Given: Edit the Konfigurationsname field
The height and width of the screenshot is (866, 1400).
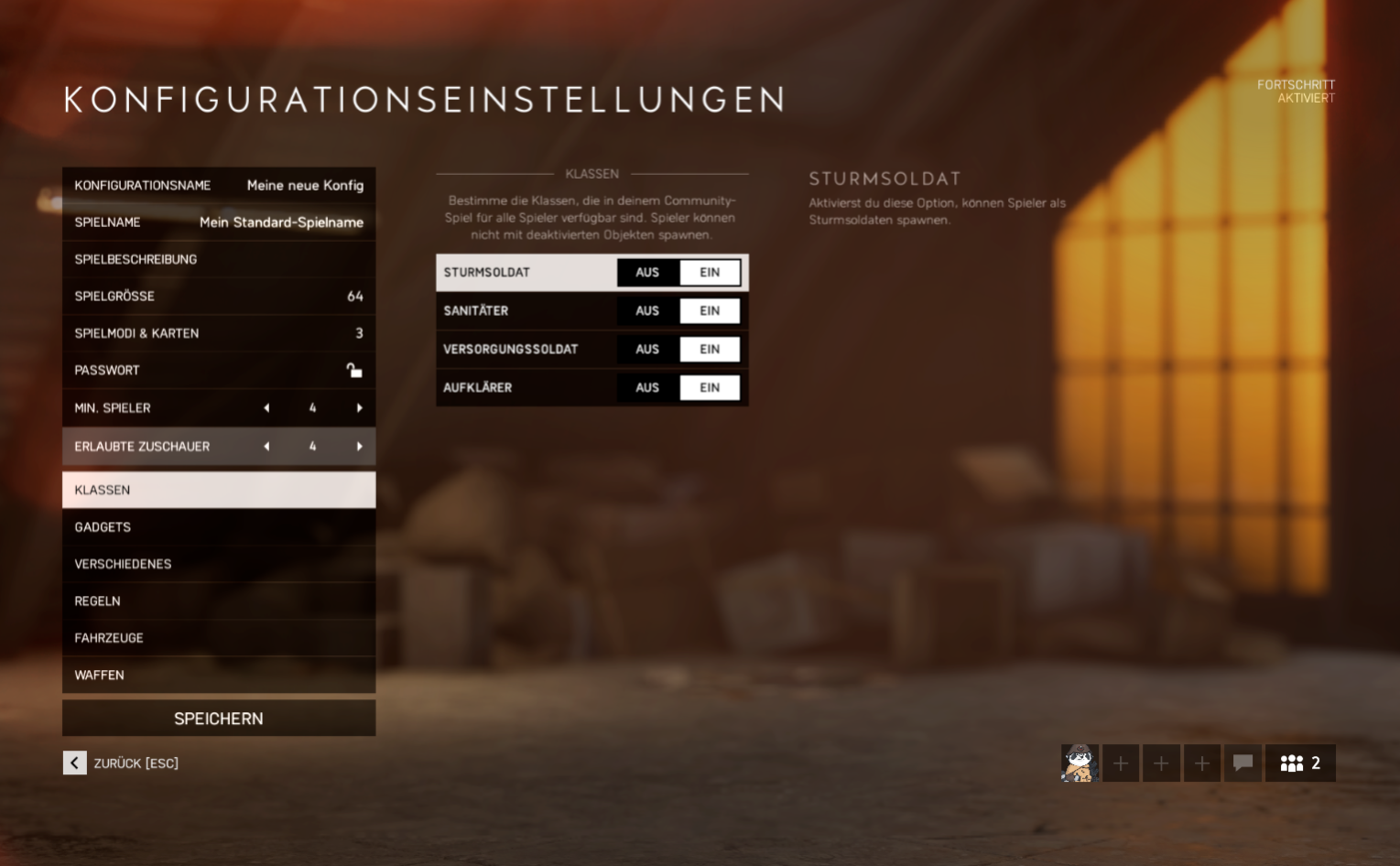Looking at the screenshot, I should click(x=218, y=185).
